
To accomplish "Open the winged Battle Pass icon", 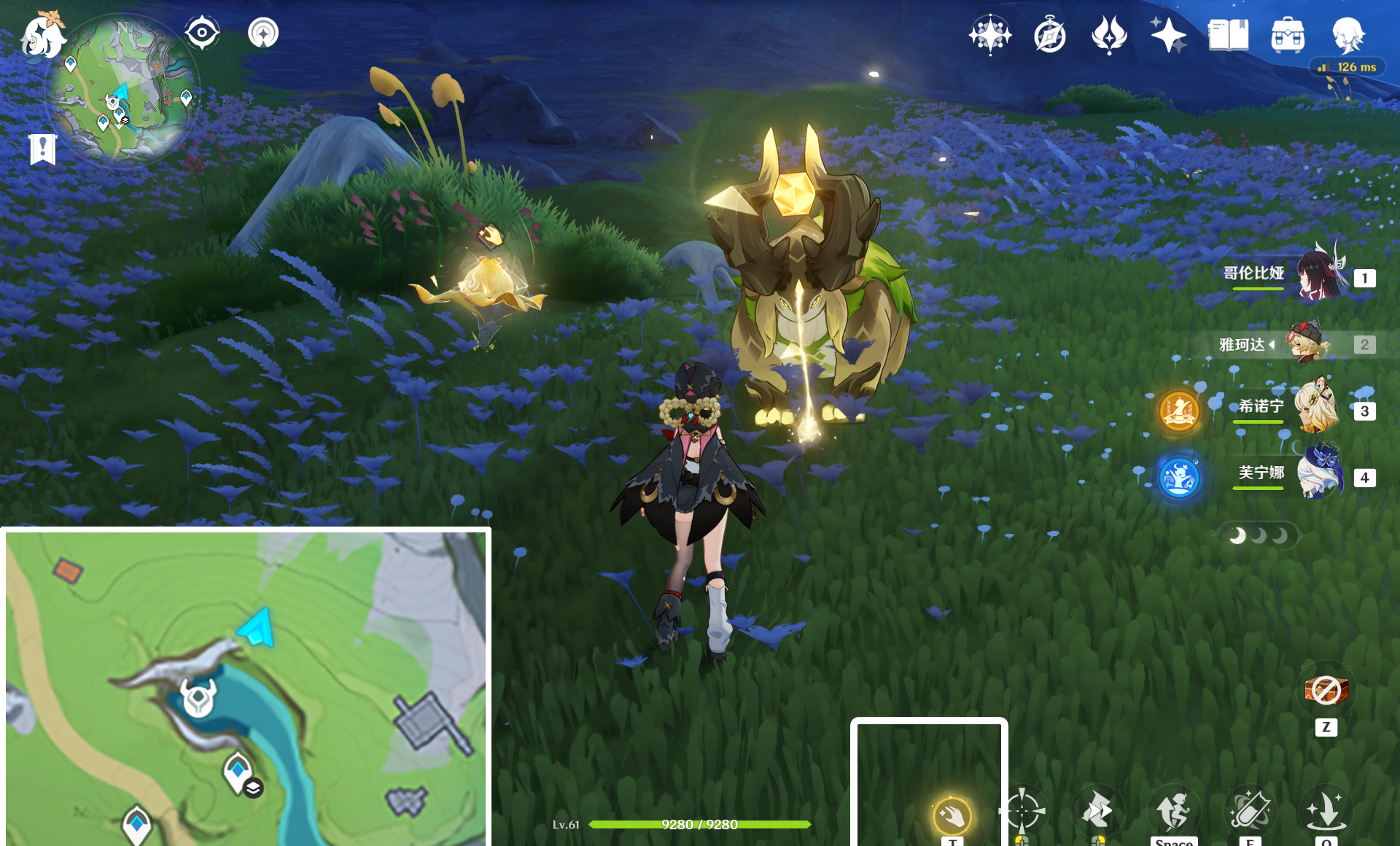I will [1109, 35].
